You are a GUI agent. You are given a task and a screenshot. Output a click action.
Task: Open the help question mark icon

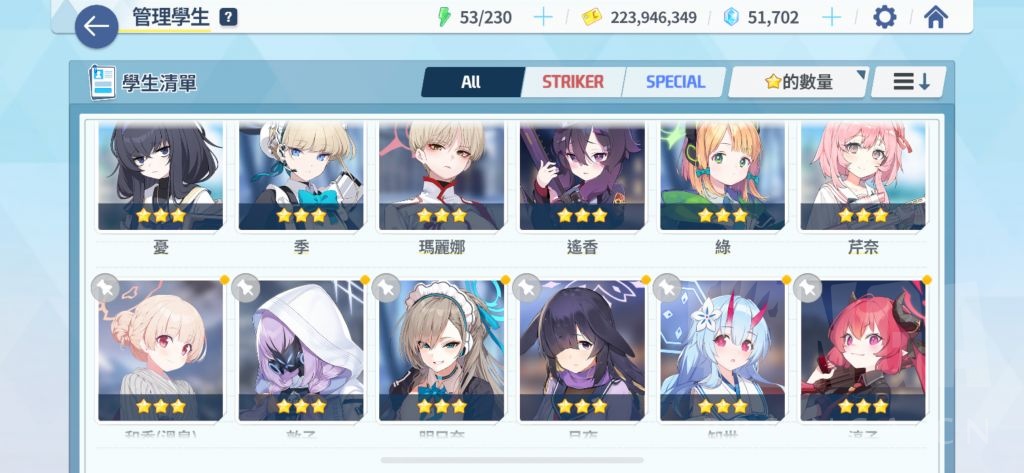tap(229, 17)
